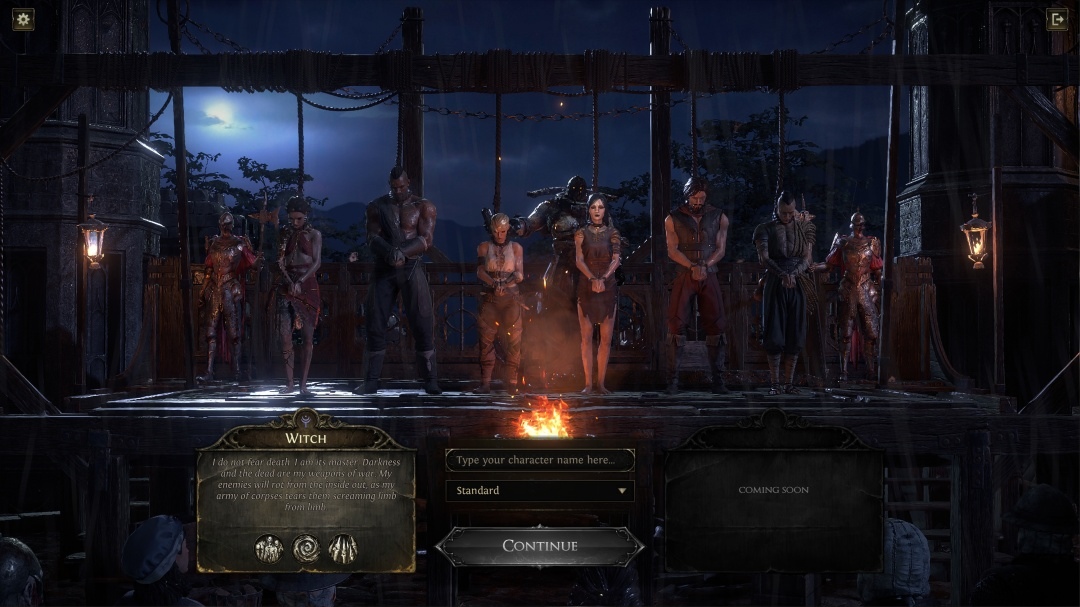Show the Witch's skeleton minions skill icon
1080x607 pixels.
pyautogui.click(x=269, y=548)
